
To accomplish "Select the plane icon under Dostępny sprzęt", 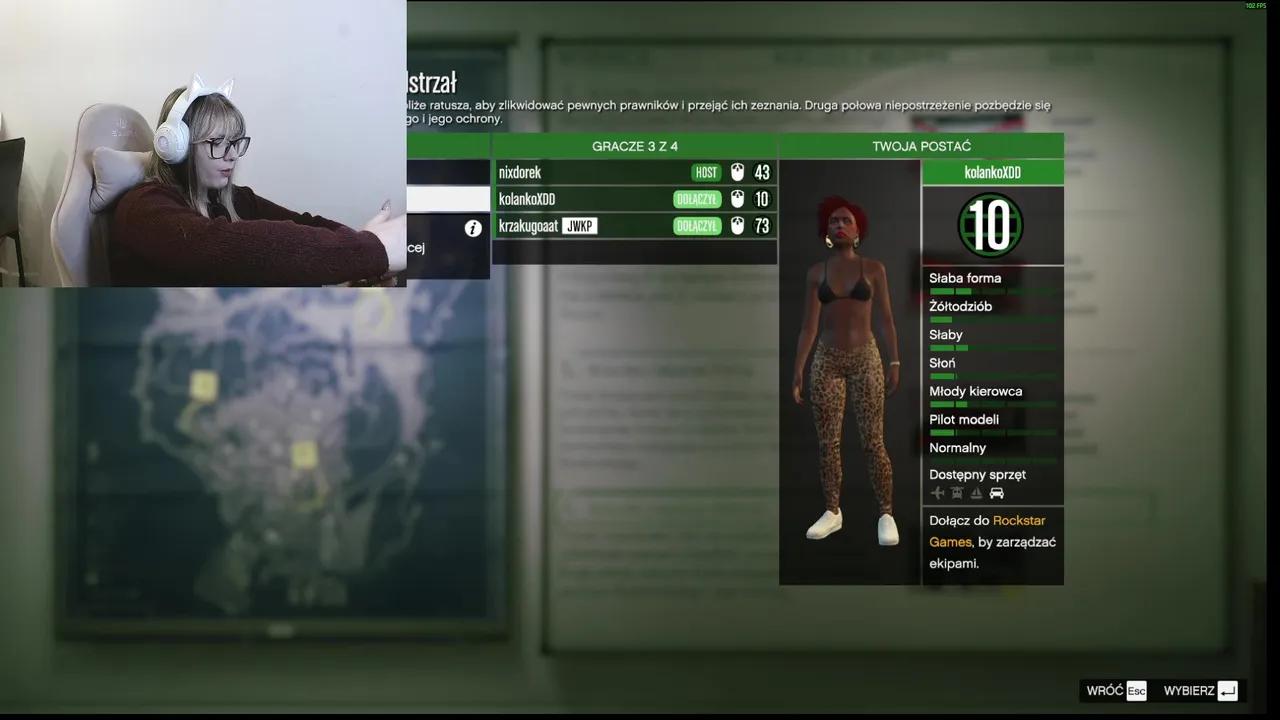I will (937, 493).
